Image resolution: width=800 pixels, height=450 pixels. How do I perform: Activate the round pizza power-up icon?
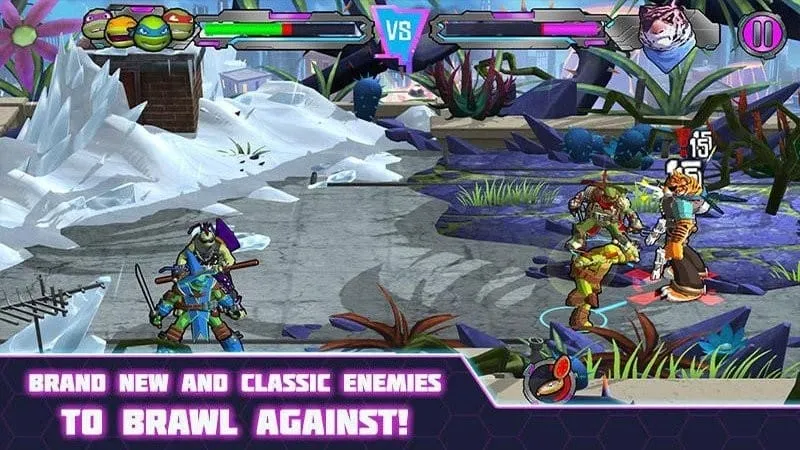click(544, 380)
